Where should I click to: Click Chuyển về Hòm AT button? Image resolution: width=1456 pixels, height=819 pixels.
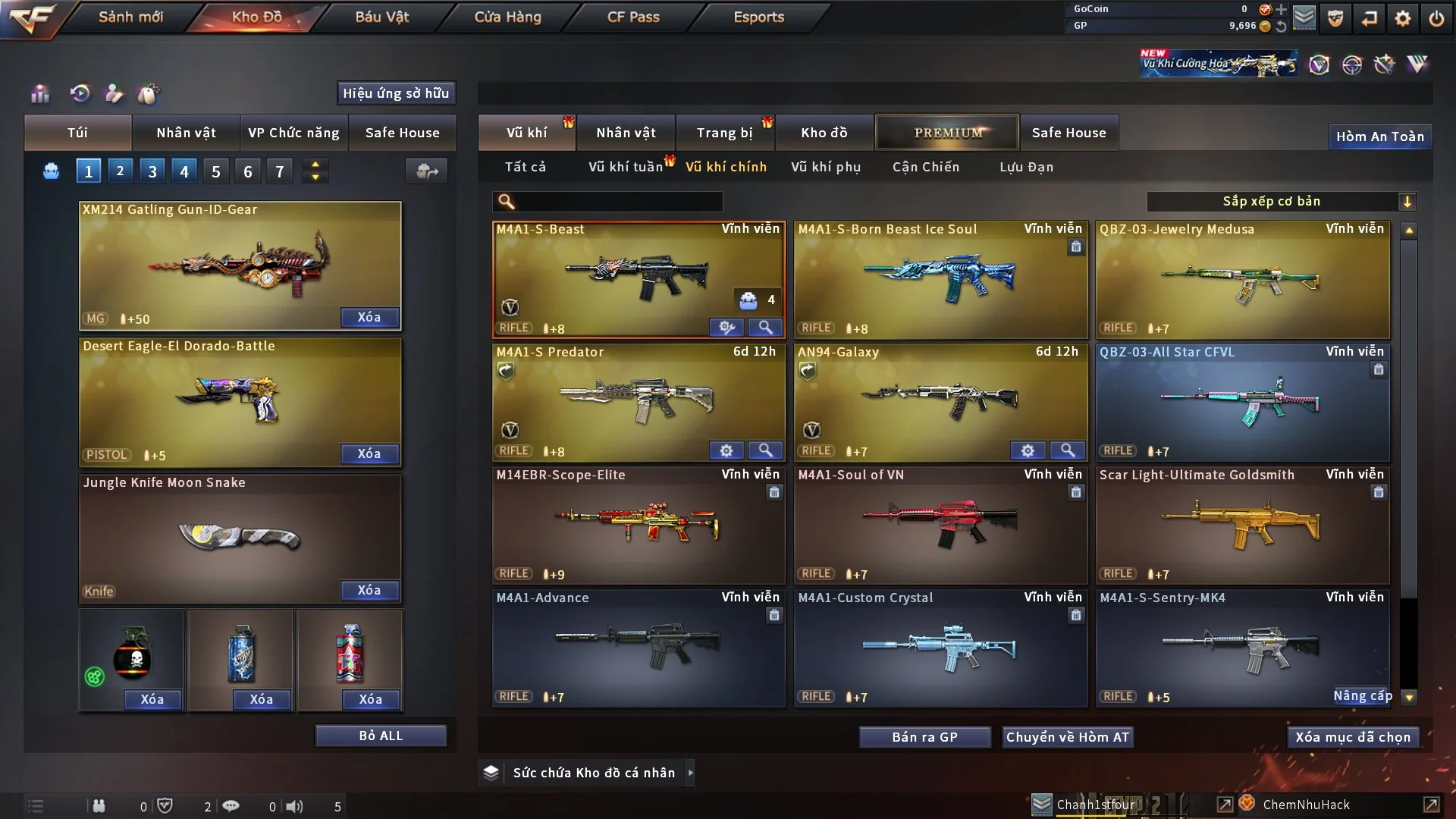click(1068, 737)
